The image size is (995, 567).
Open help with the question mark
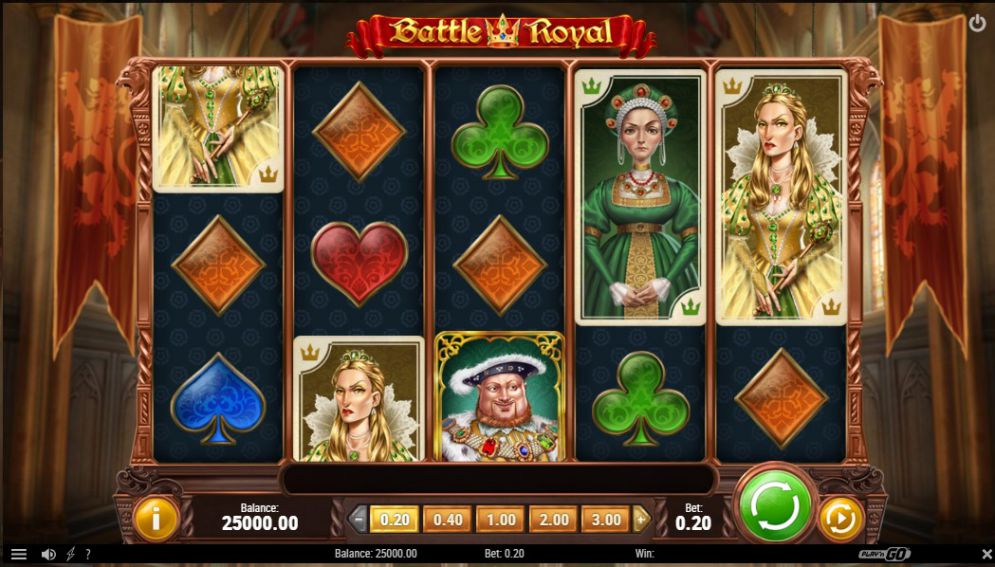pos(87,554)
